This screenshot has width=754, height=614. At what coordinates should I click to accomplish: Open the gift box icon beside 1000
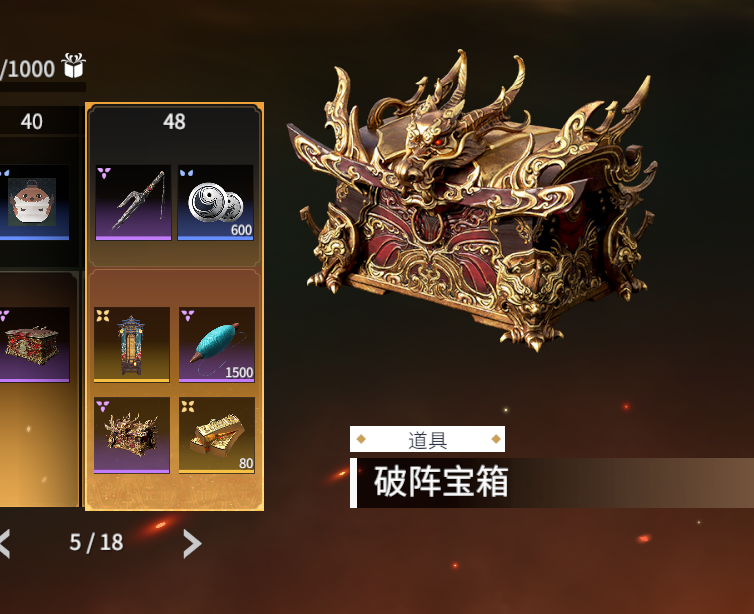pos(74,66)
